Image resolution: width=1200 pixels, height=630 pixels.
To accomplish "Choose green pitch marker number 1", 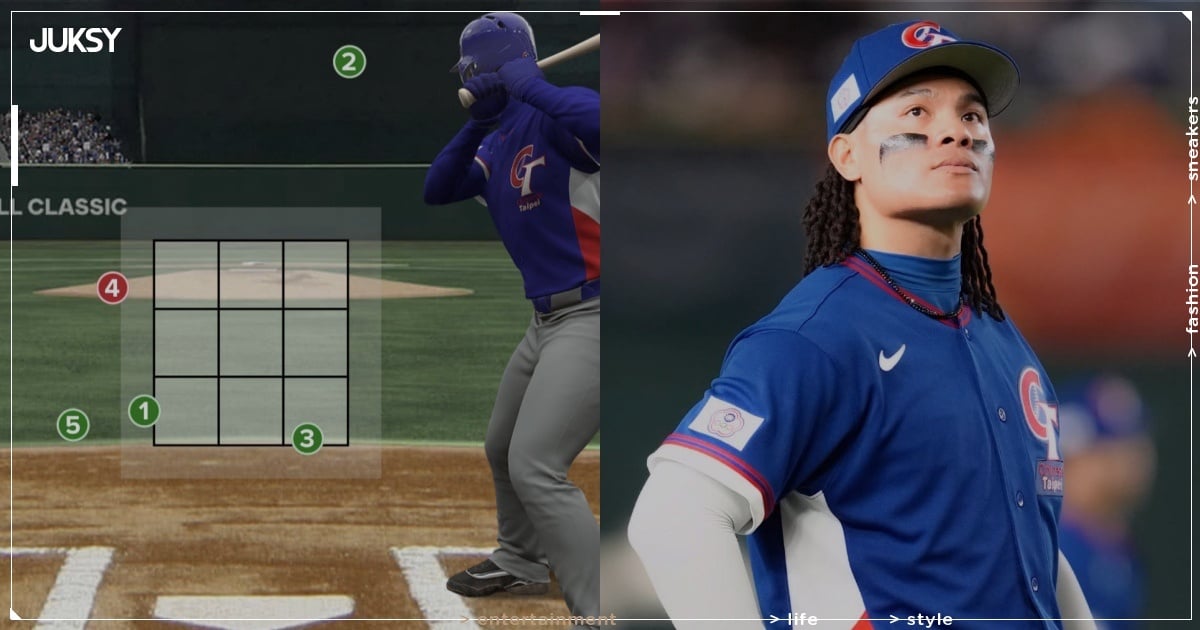I will click(144, 411).
